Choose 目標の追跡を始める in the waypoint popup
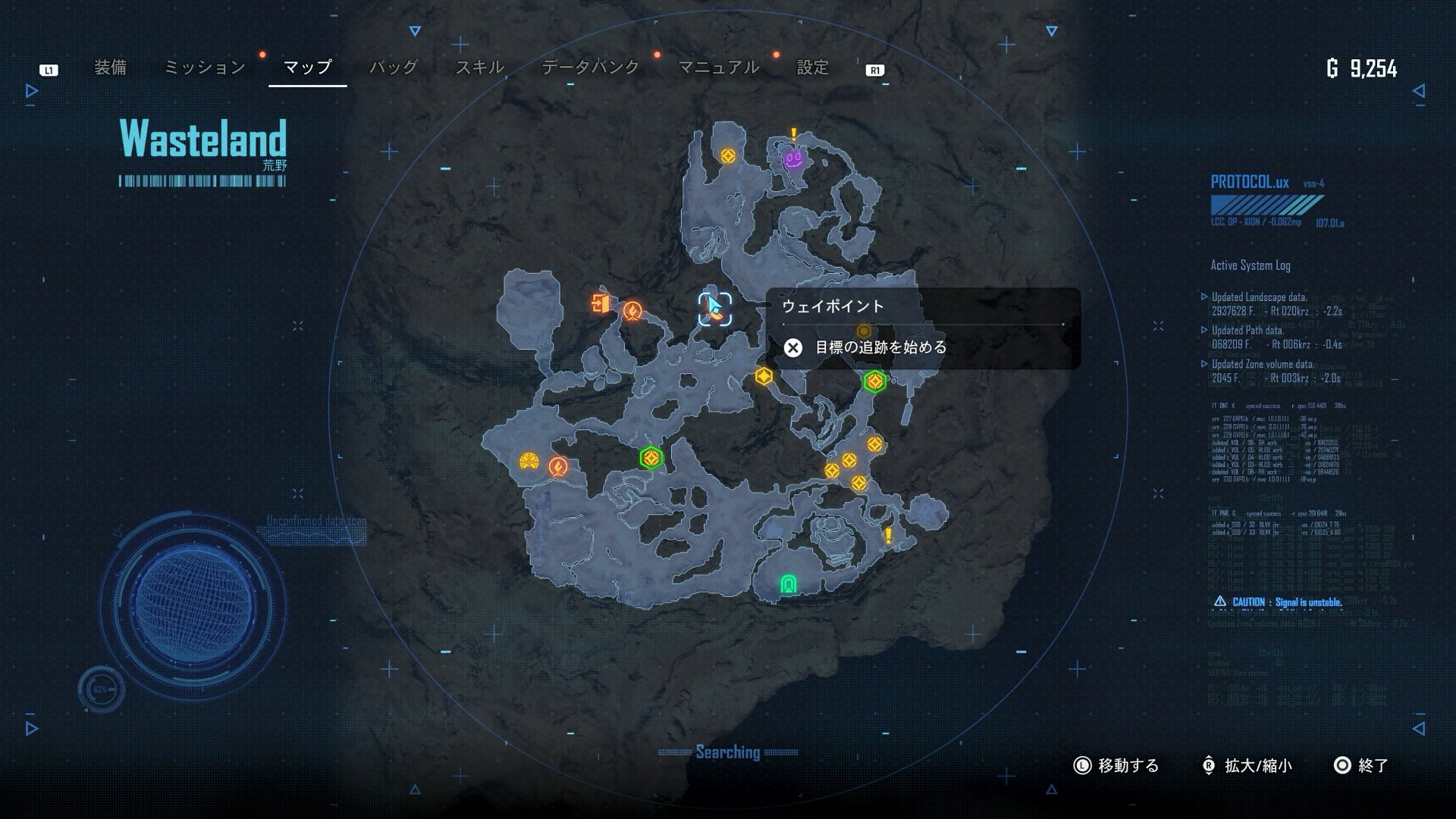The width and height of the screenshot is (1456, 819). [x=880, y=347]
